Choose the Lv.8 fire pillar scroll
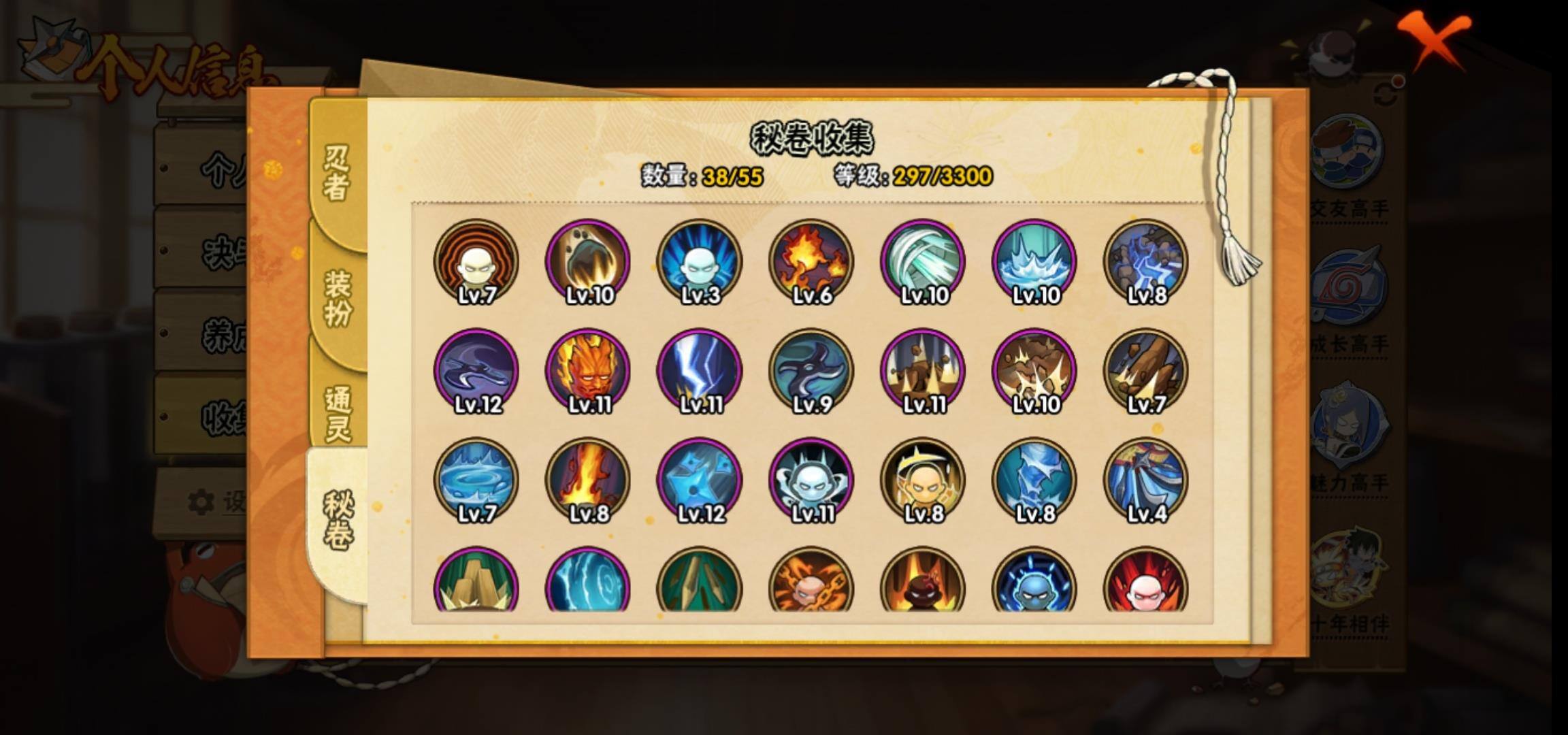The width and height of the screenshot is (1568, 735). pyautogui.click(x=588, y=480)
